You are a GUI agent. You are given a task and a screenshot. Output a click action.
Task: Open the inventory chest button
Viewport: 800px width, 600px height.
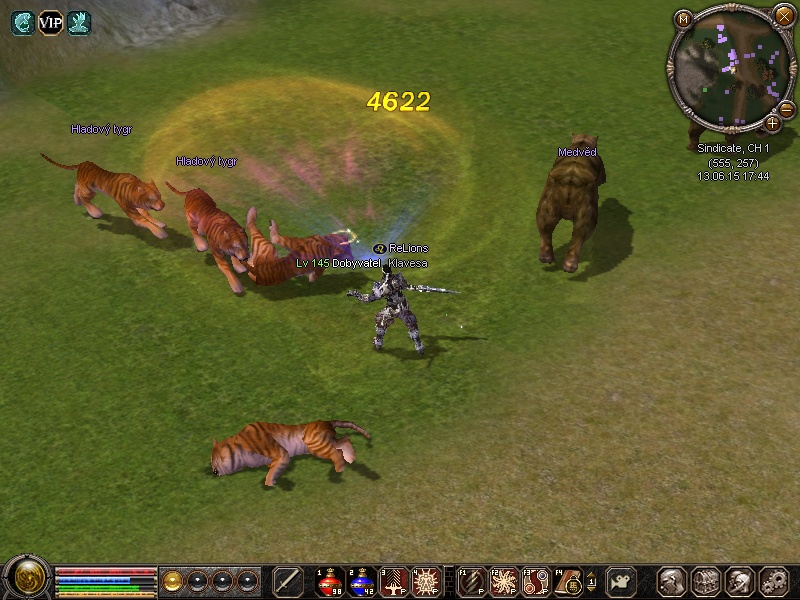click(x=707, y=581)
